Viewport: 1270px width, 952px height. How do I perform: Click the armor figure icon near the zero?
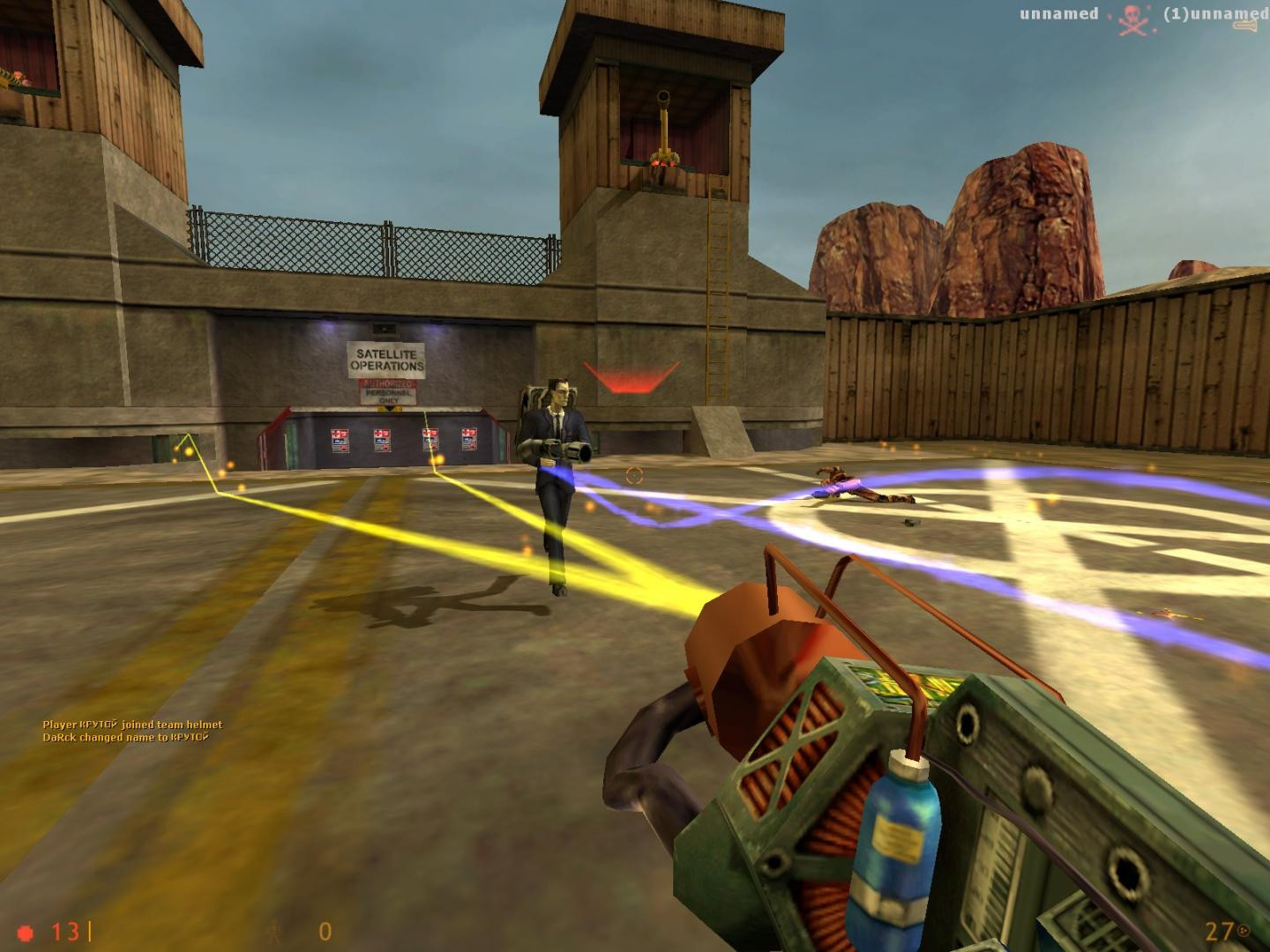pyautogui.click(x=273, y=932)
